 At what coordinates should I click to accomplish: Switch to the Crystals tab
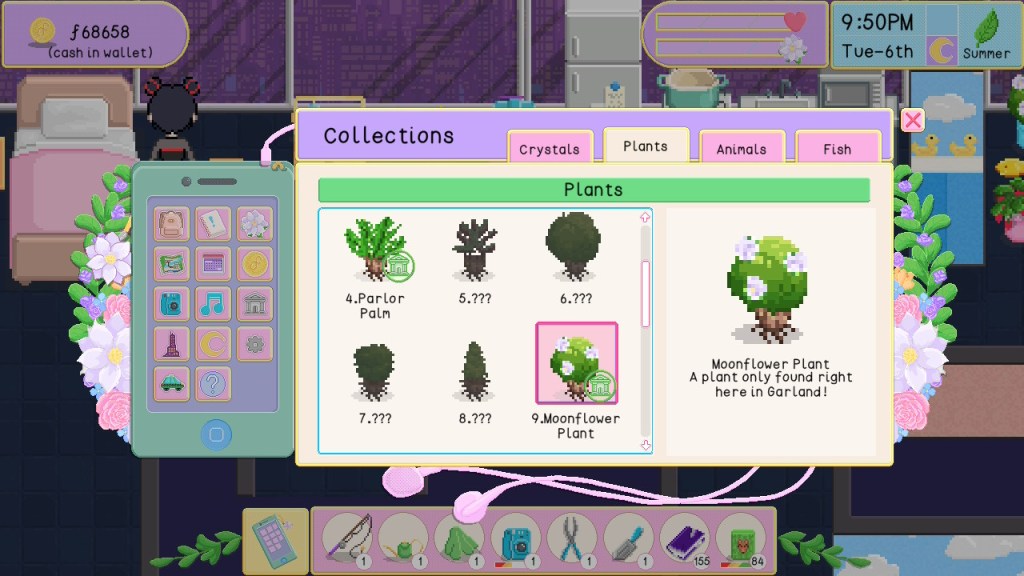[x=549, y=149]
